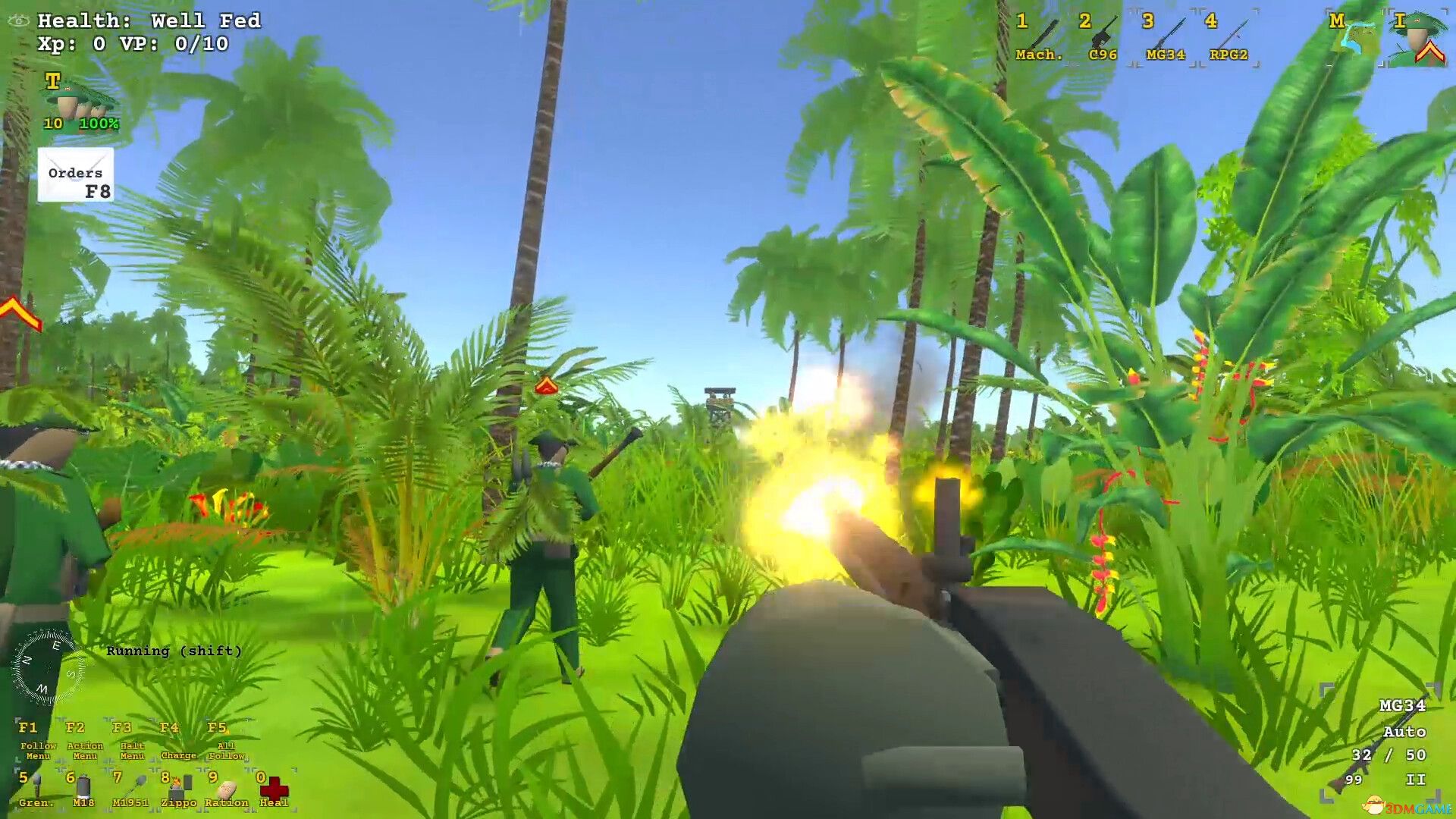Equip the M18 smoke in slot 6
Image resolution: width=1456 pixels, height=819 pixels.
click(78, 785)
